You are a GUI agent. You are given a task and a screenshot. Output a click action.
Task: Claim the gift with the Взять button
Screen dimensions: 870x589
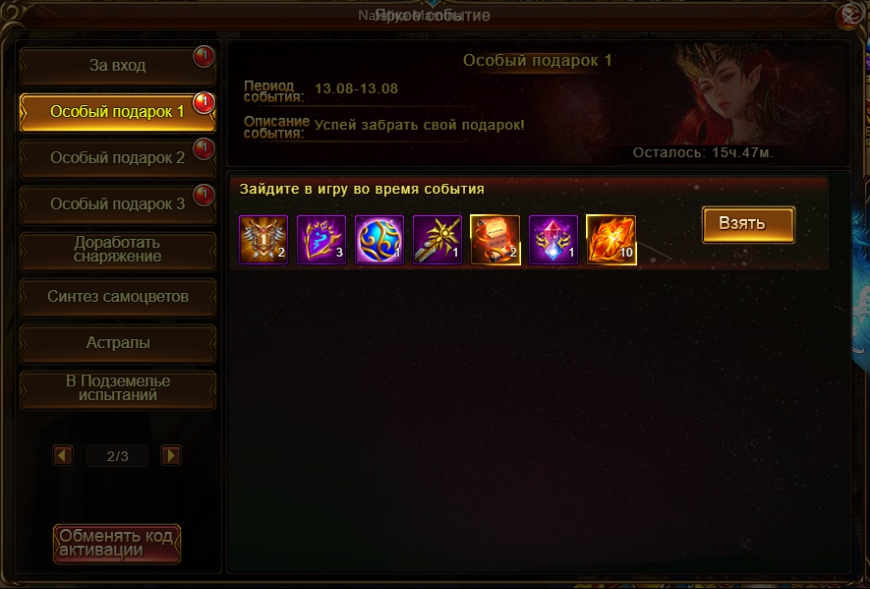coord(748,224)
